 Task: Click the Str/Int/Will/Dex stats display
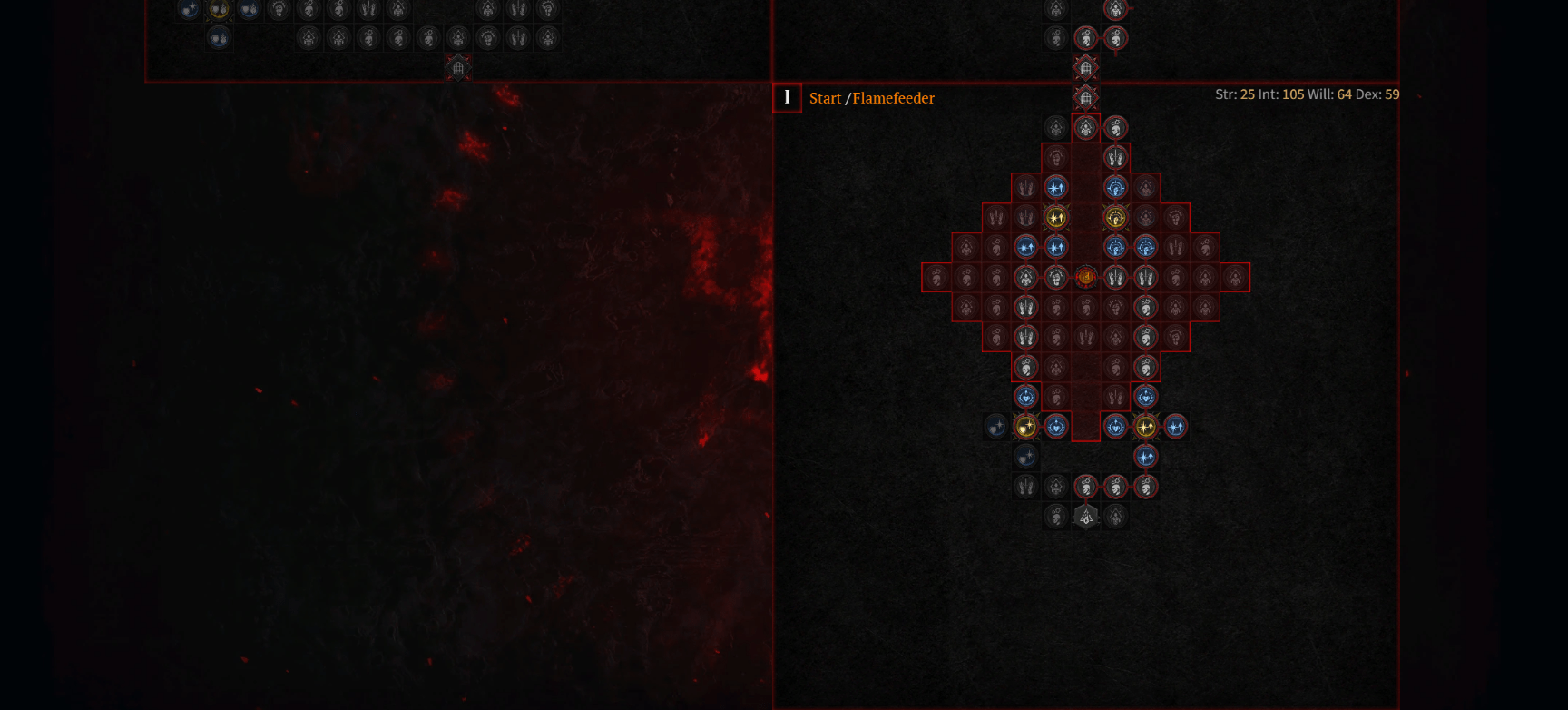[1307, 94]
